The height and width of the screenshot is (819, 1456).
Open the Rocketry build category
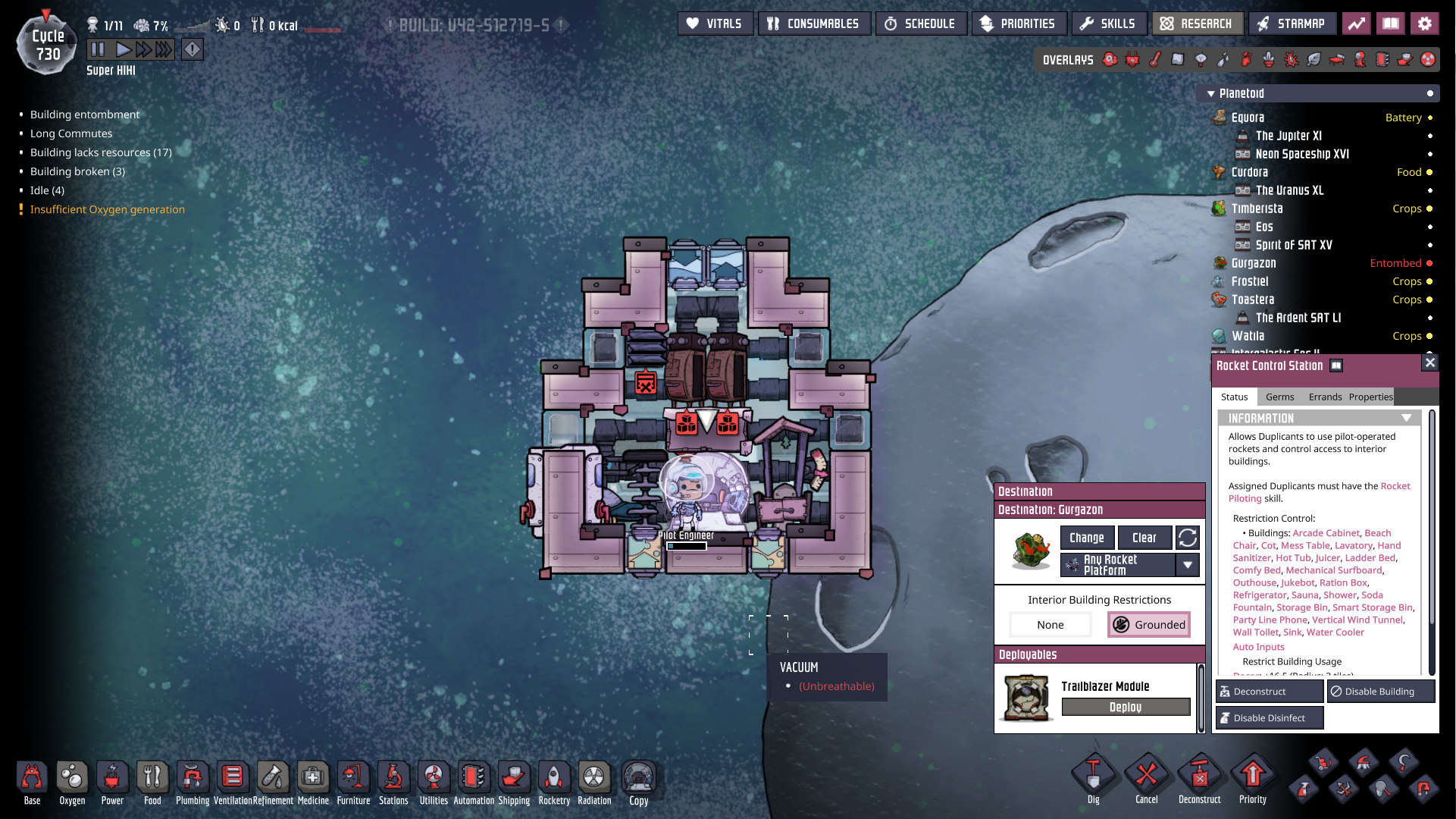[554, 782]
